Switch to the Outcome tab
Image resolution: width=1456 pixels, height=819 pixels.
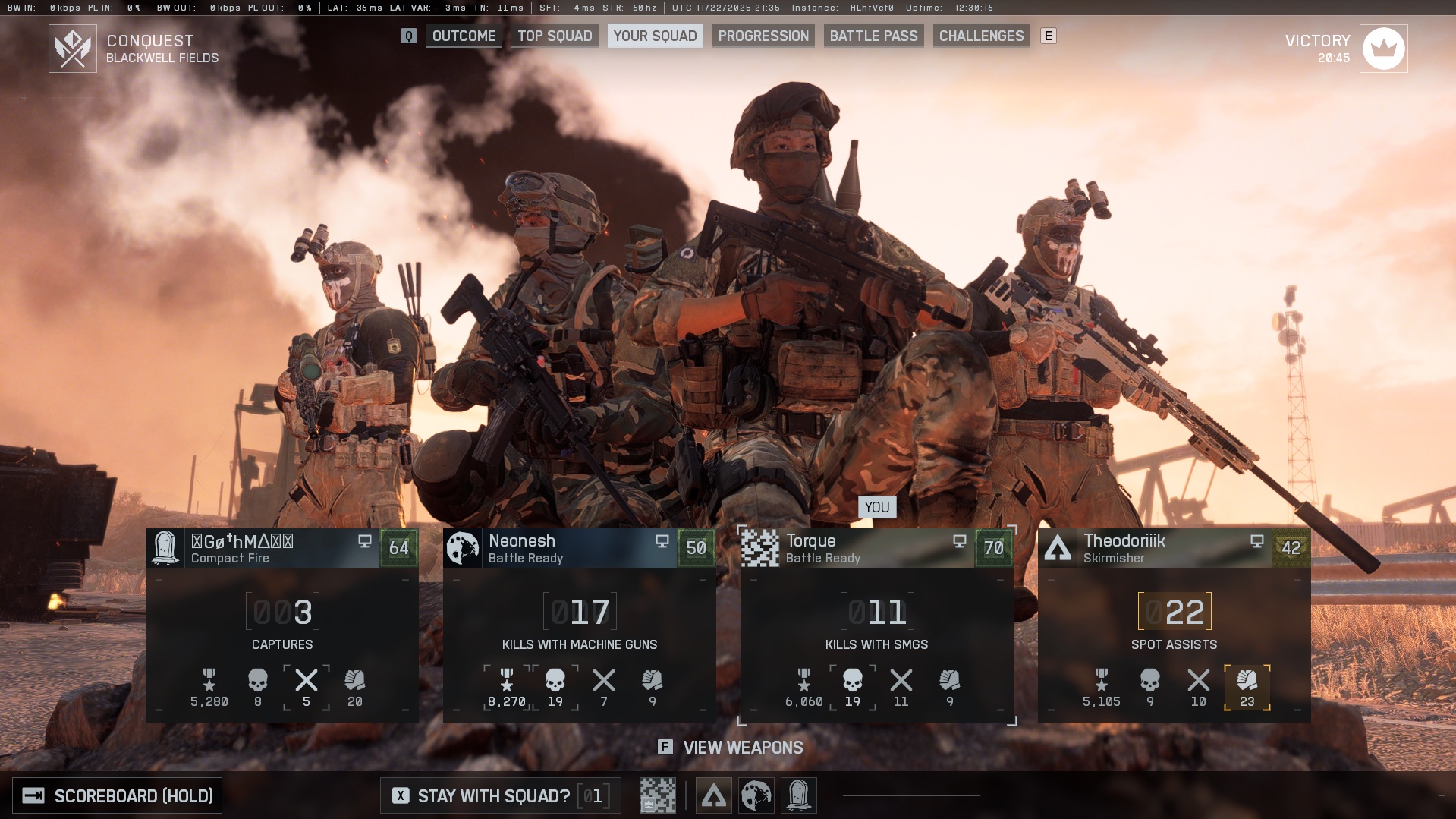[x=464, y=36]
